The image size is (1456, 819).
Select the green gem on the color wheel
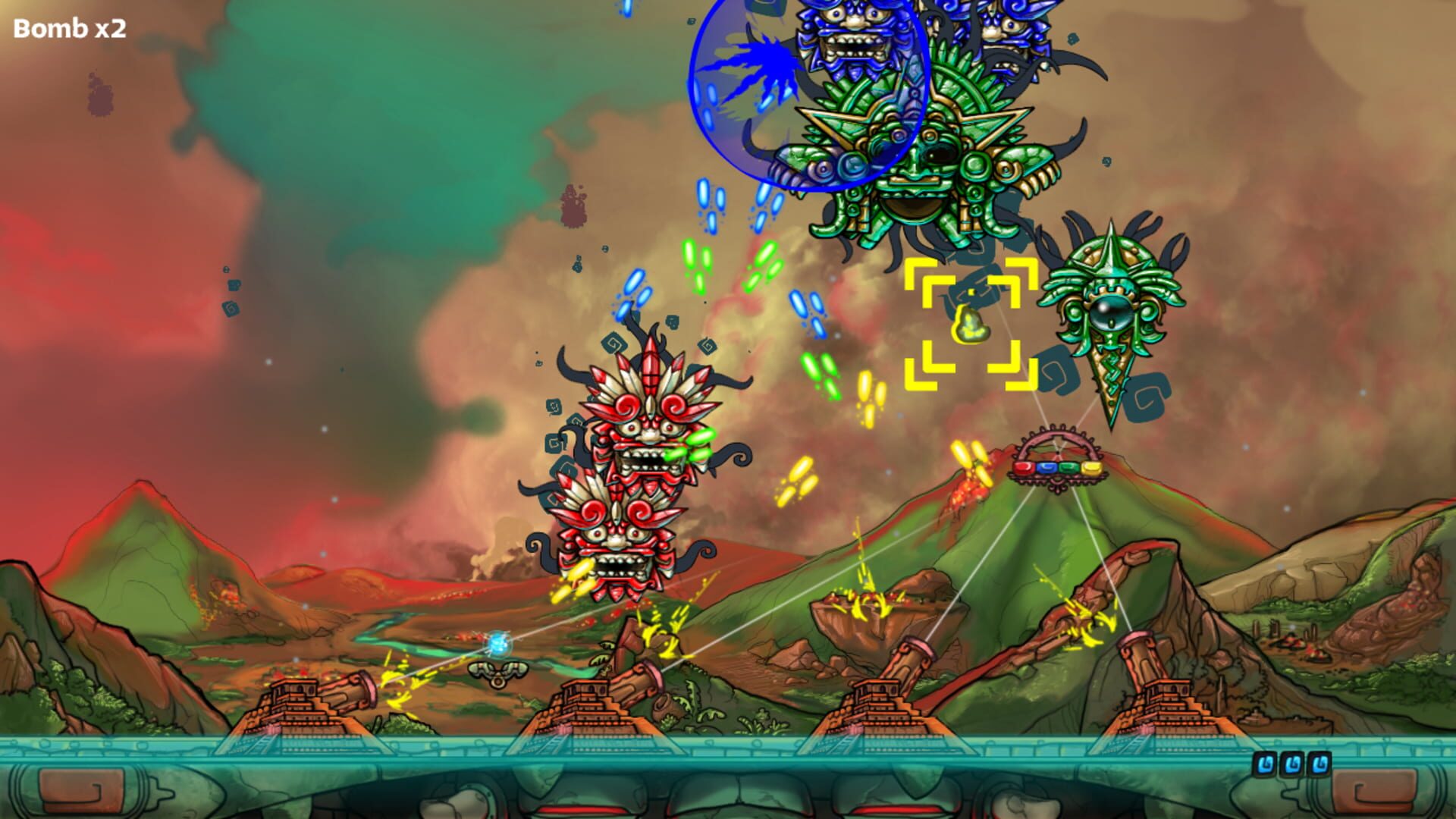(1068, 468)
